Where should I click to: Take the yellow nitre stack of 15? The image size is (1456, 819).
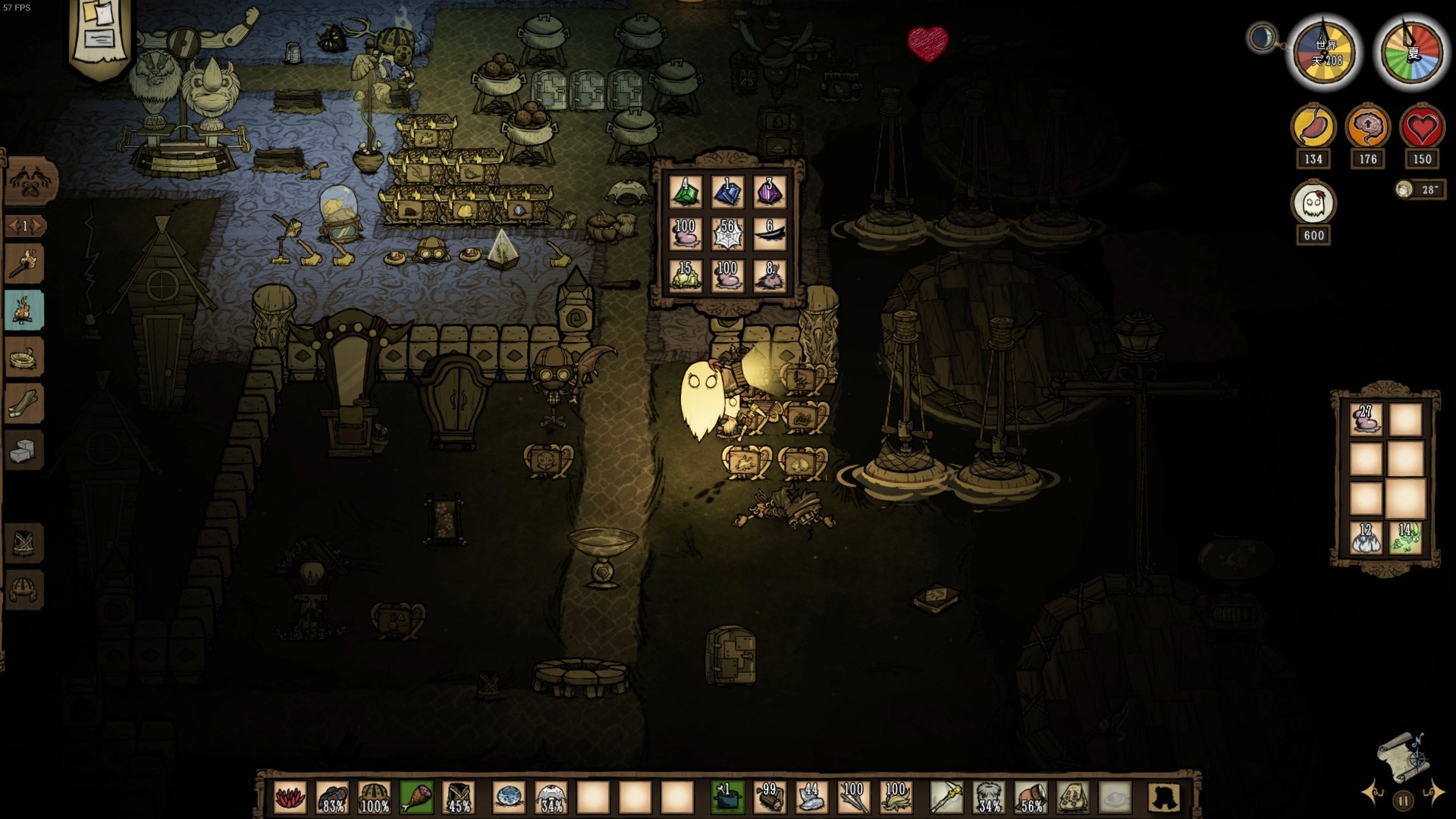(686, 275)
